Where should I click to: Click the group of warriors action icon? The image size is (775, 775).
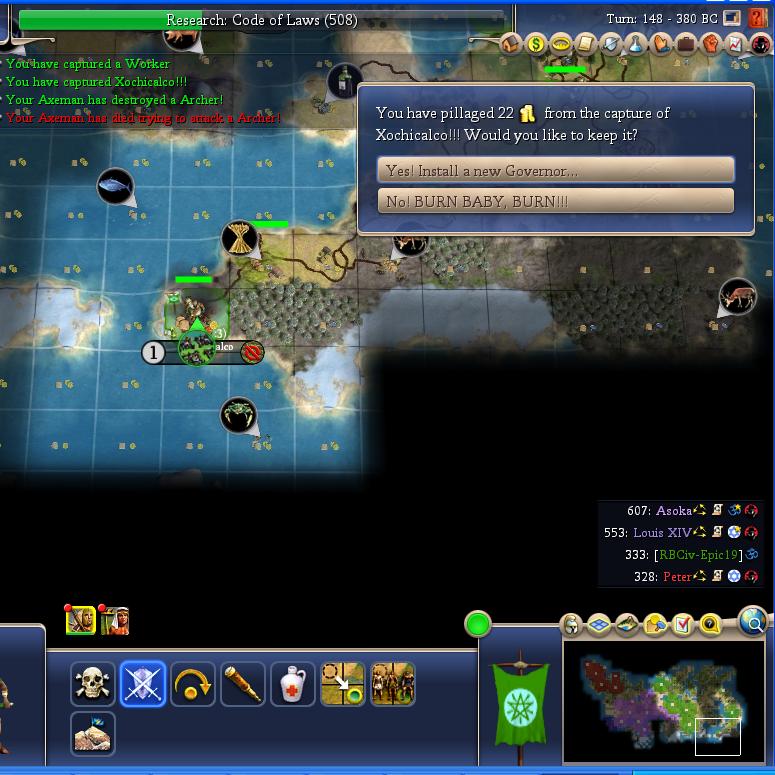(392, 684)
